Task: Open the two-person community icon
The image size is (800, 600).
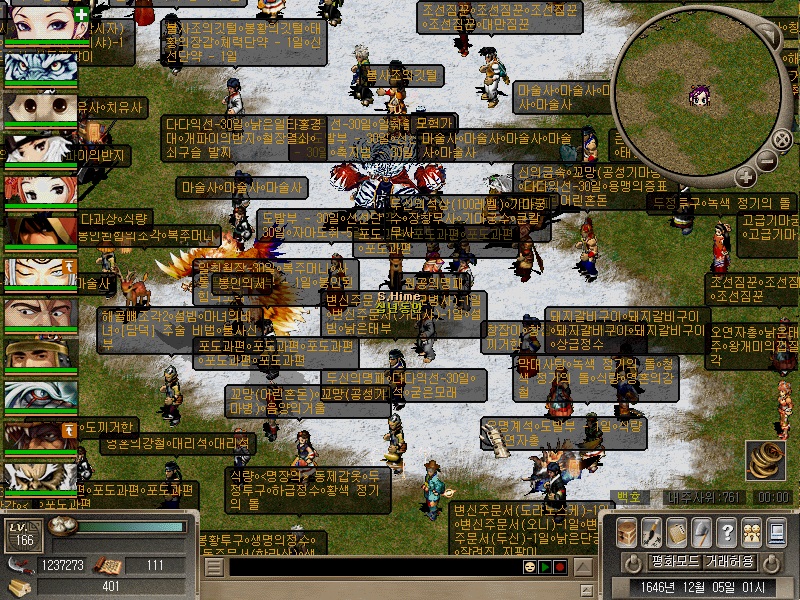Action: coord(751,531)
